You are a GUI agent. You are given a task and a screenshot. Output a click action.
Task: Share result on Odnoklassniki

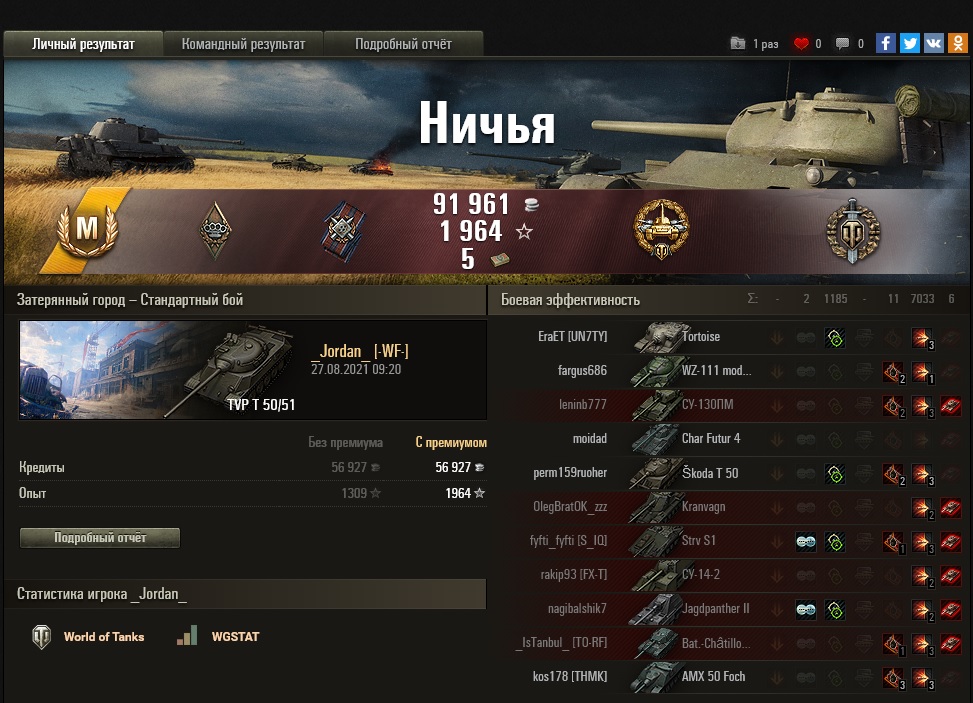pos(957,43)
